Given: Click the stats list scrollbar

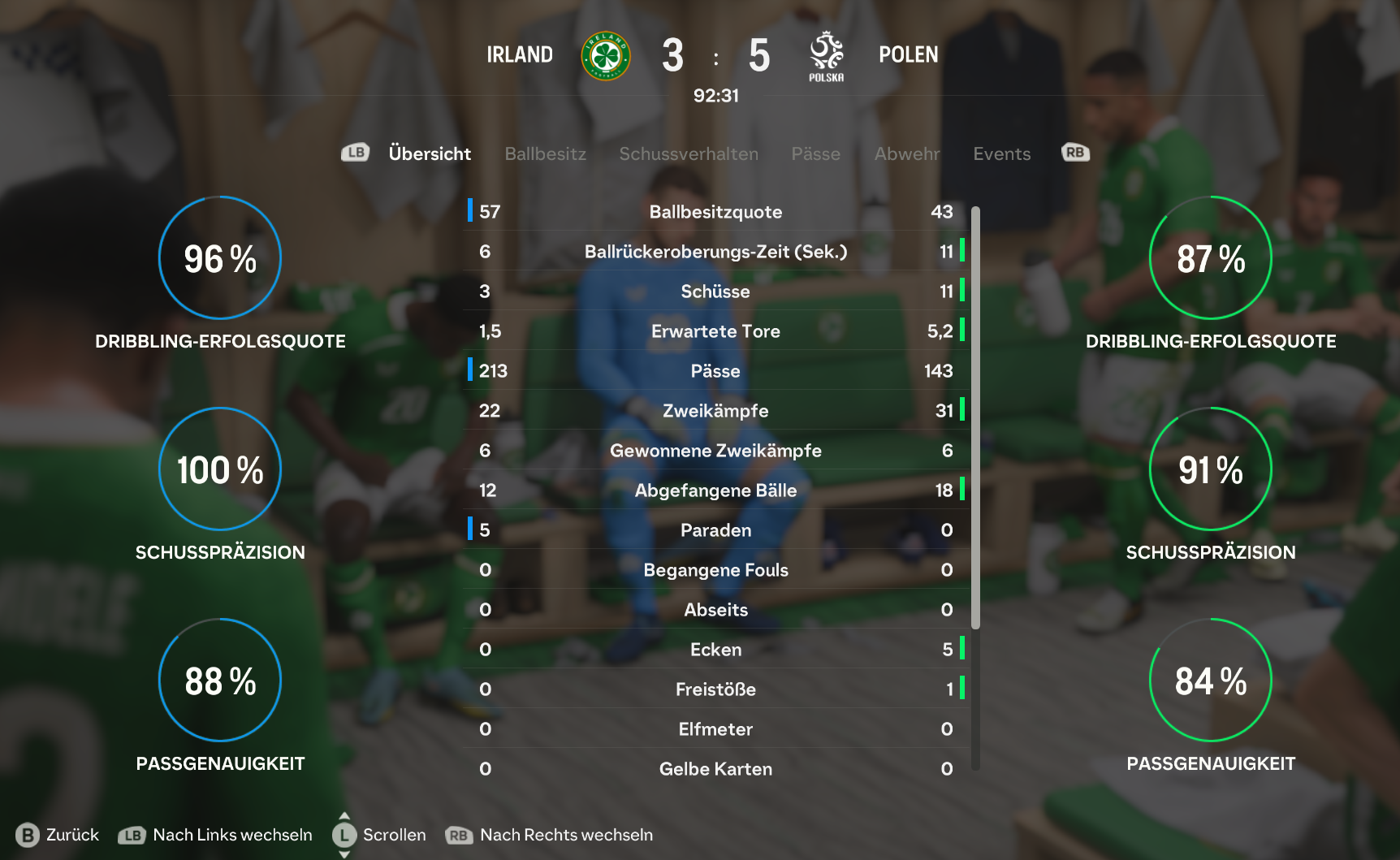Looking at the screenshot, I should pyautogui.click(x=975, y=417).
